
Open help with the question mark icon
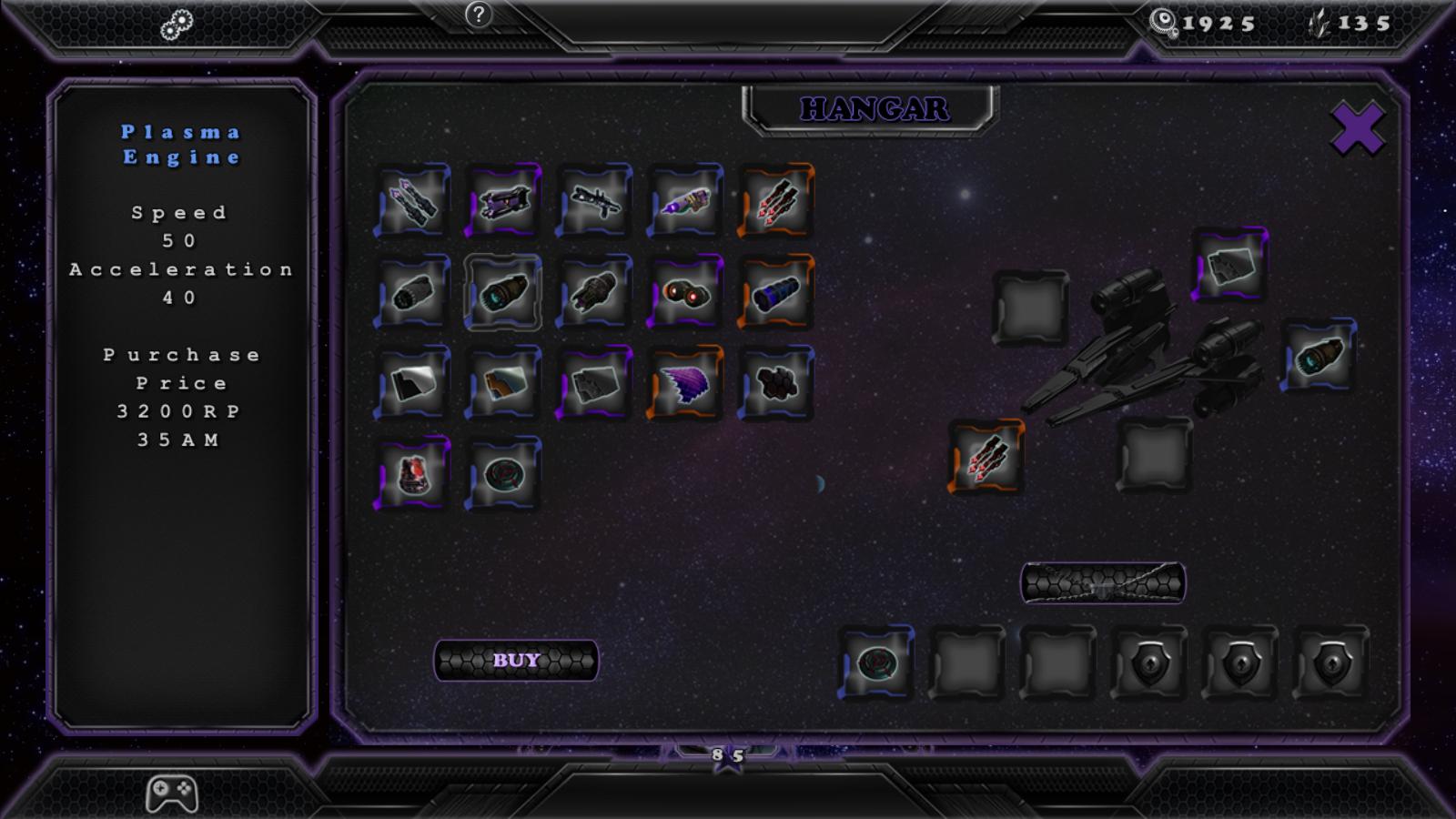click(478, 15)
